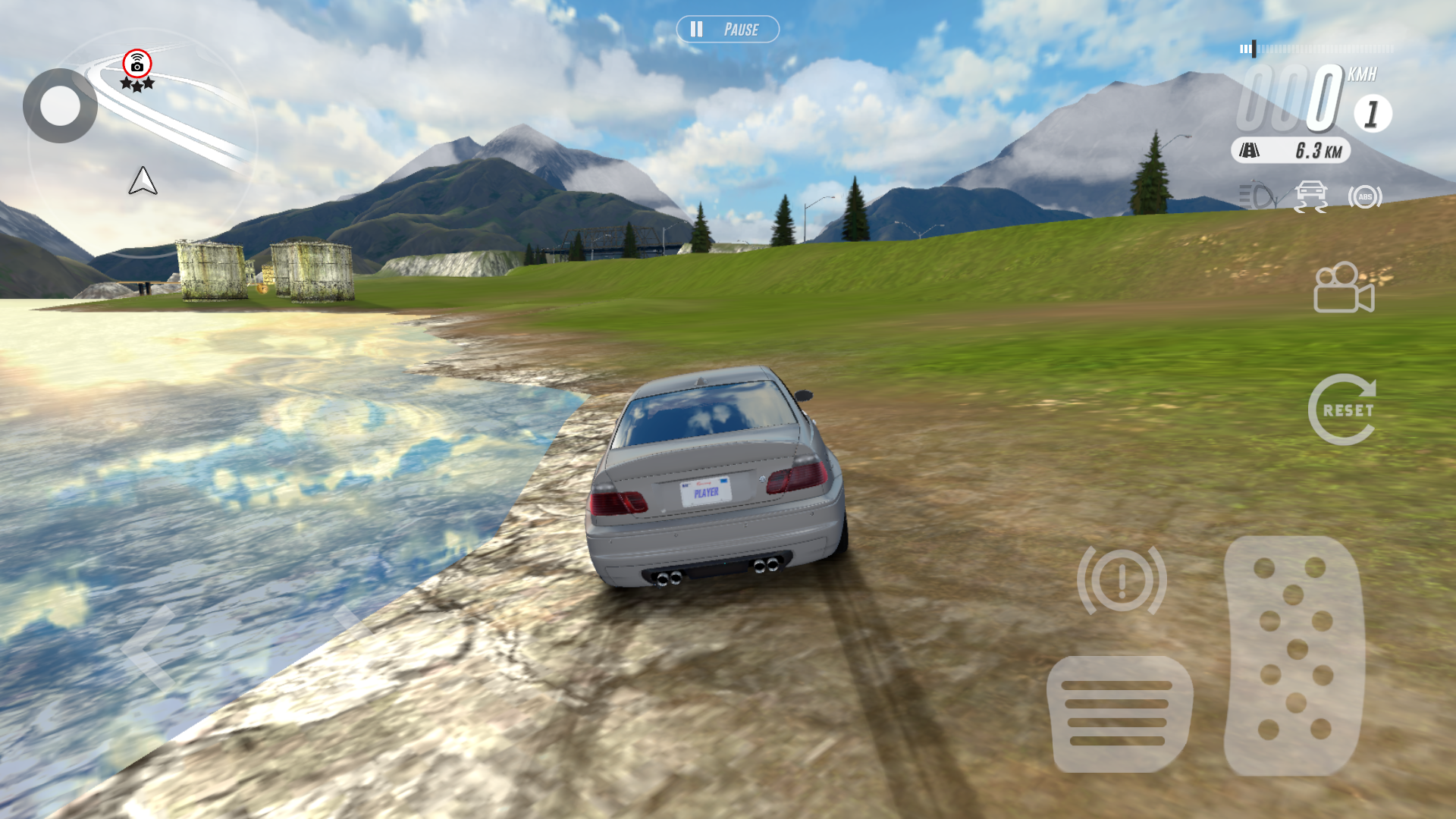Viewport: 1456px width, 819px height.
Task: Hit the brake pedal
Action: coord(1119,714)
